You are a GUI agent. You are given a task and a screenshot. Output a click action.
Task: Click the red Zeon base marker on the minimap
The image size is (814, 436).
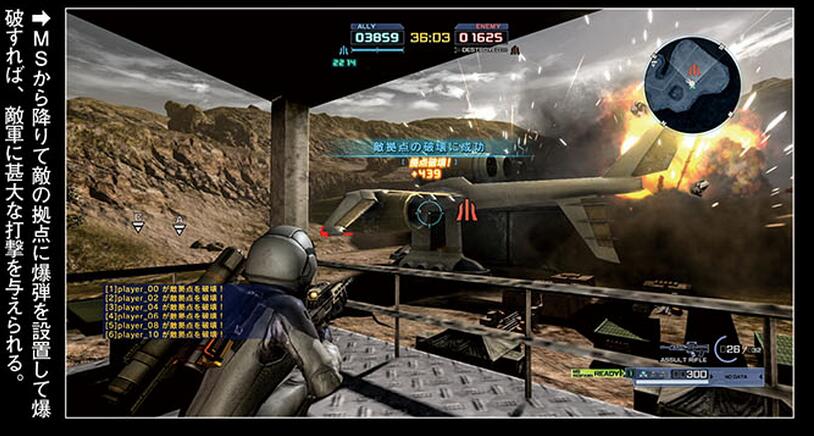pos(693,70)
